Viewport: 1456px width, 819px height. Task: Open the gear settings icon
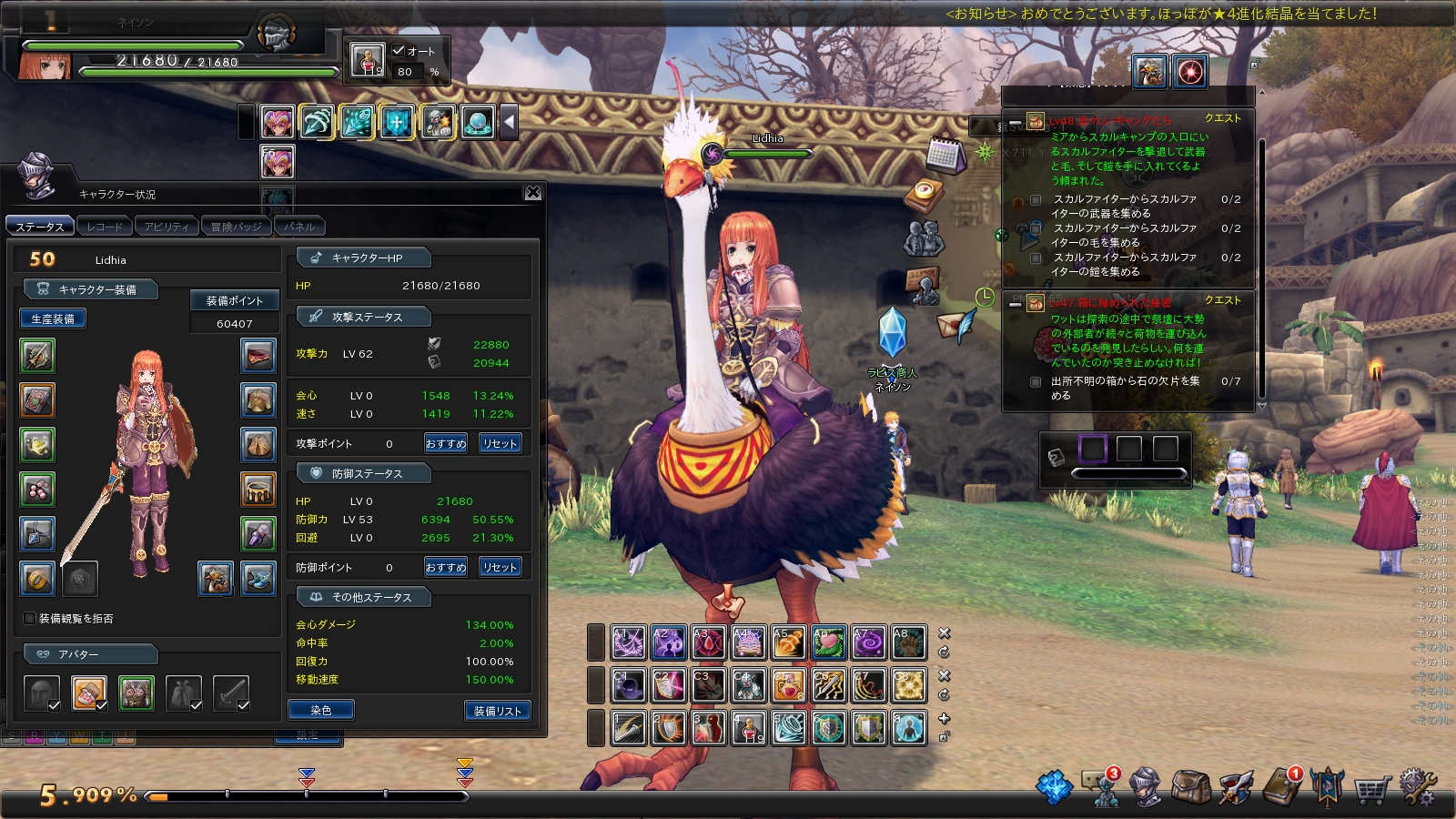[1417, 786]
